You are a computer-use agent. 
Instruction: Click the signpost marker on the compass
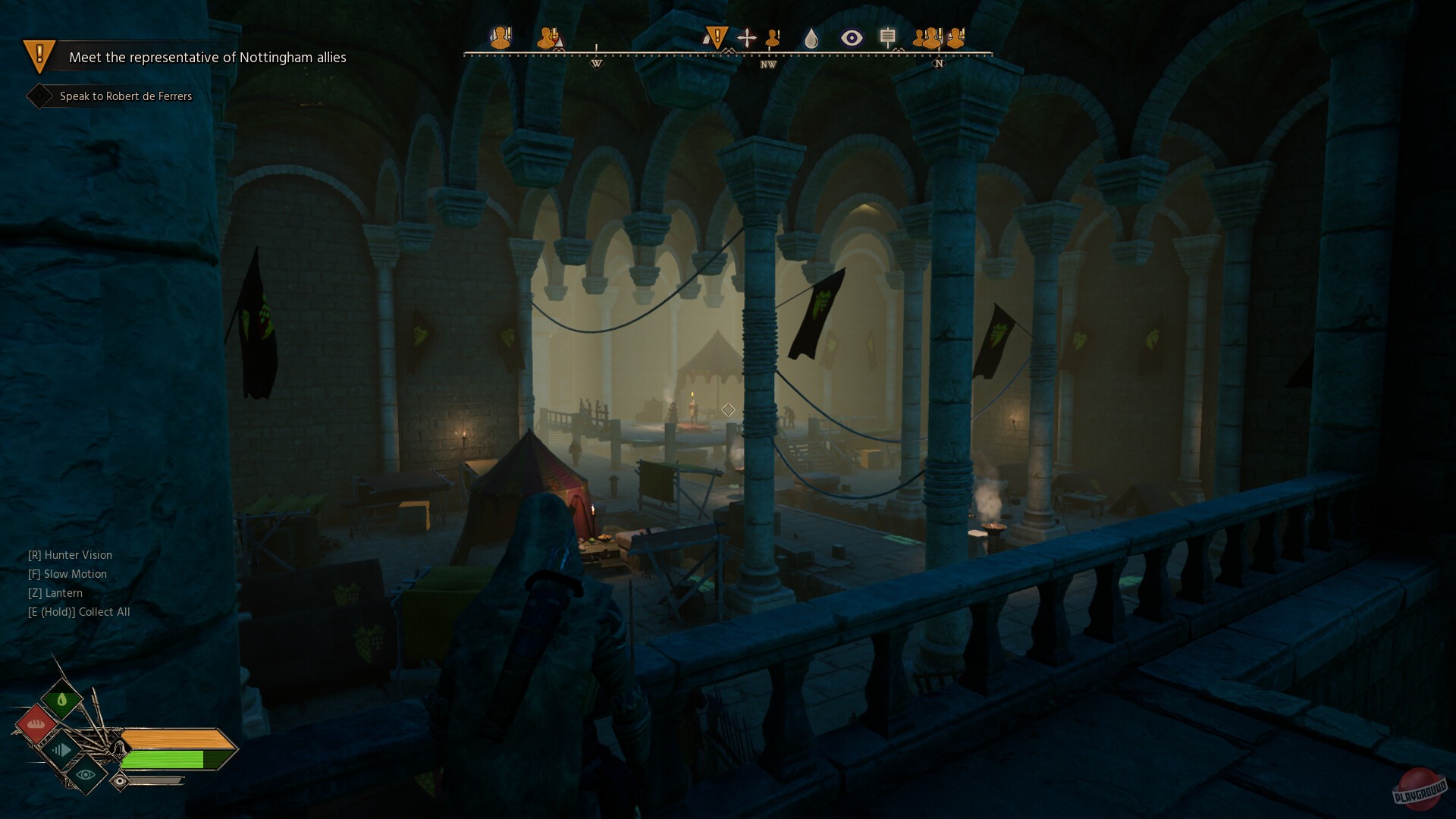point(888,36)
